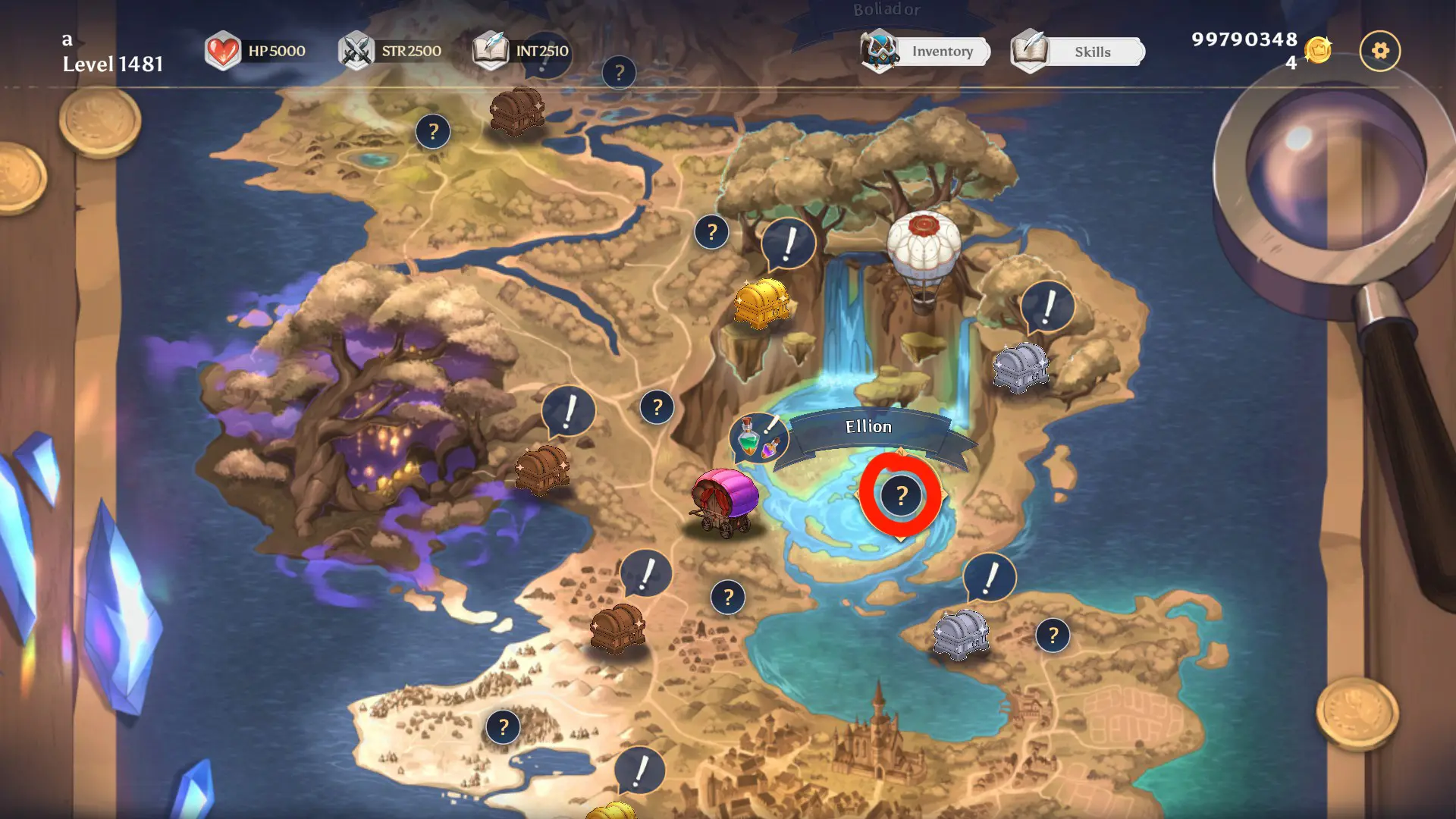Click the hot air balloon map marker
This screenshot has width=1456, height=819.
point(924,258)
